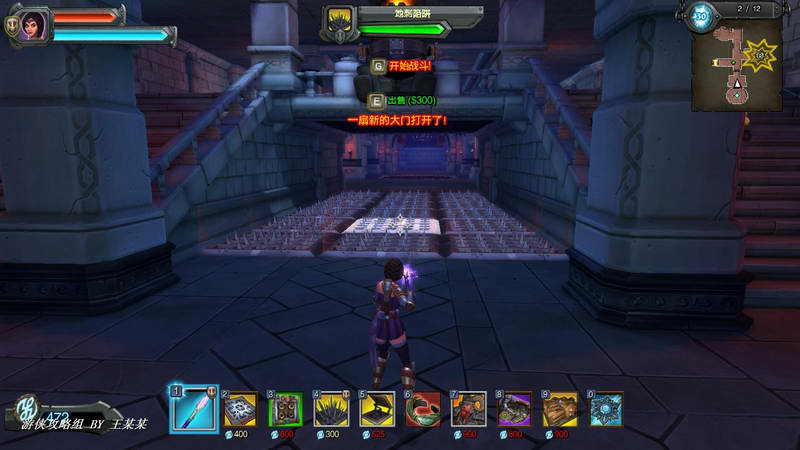Select the red machine trap in slot 7
This screenshot has width=800, height=450.
pyautogui.click(x=469, y=409)
